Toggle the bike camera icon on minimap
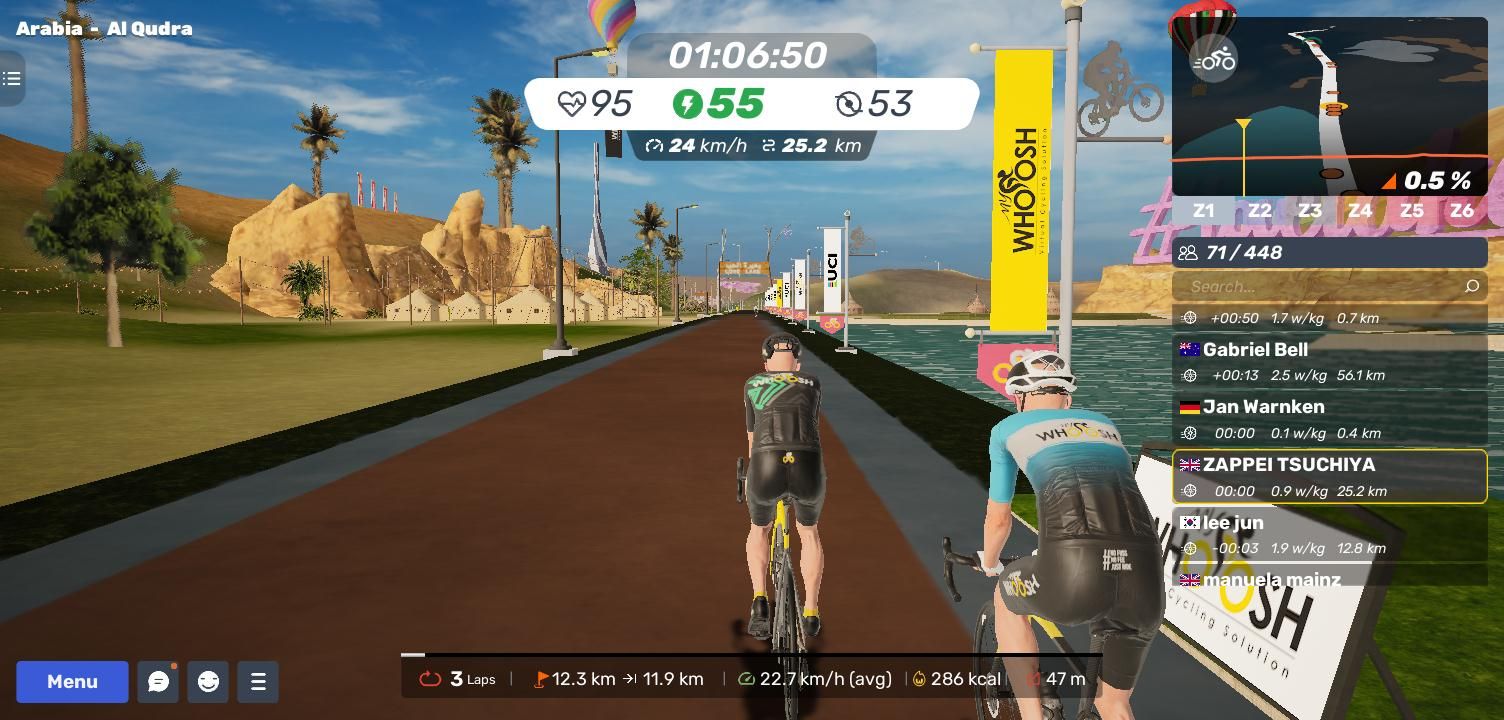 tap(1214, 60)
